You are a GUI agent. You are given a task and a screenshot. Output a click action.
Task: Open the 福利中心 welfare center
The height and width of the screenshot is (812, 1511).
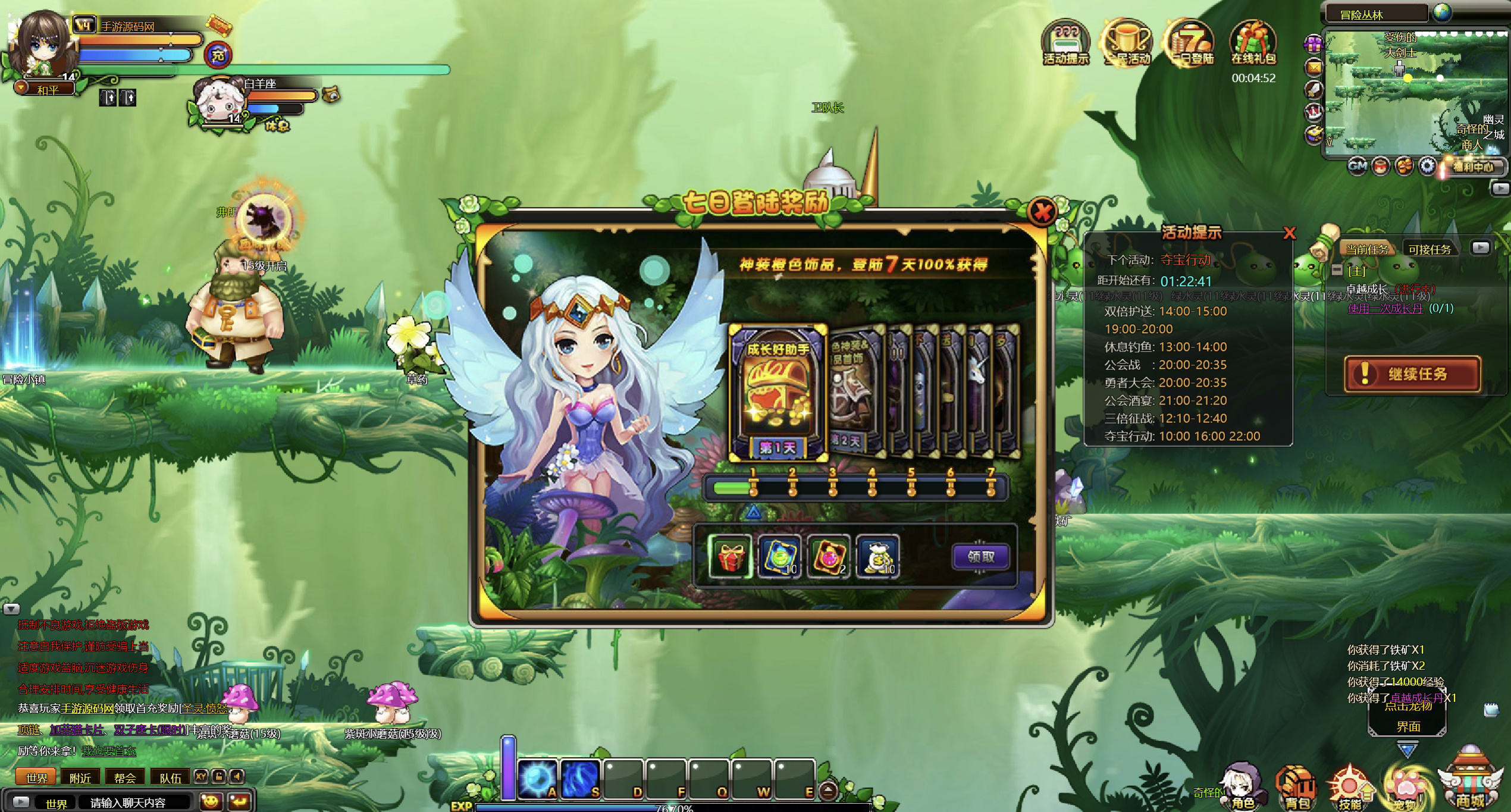pos(1473,167)
